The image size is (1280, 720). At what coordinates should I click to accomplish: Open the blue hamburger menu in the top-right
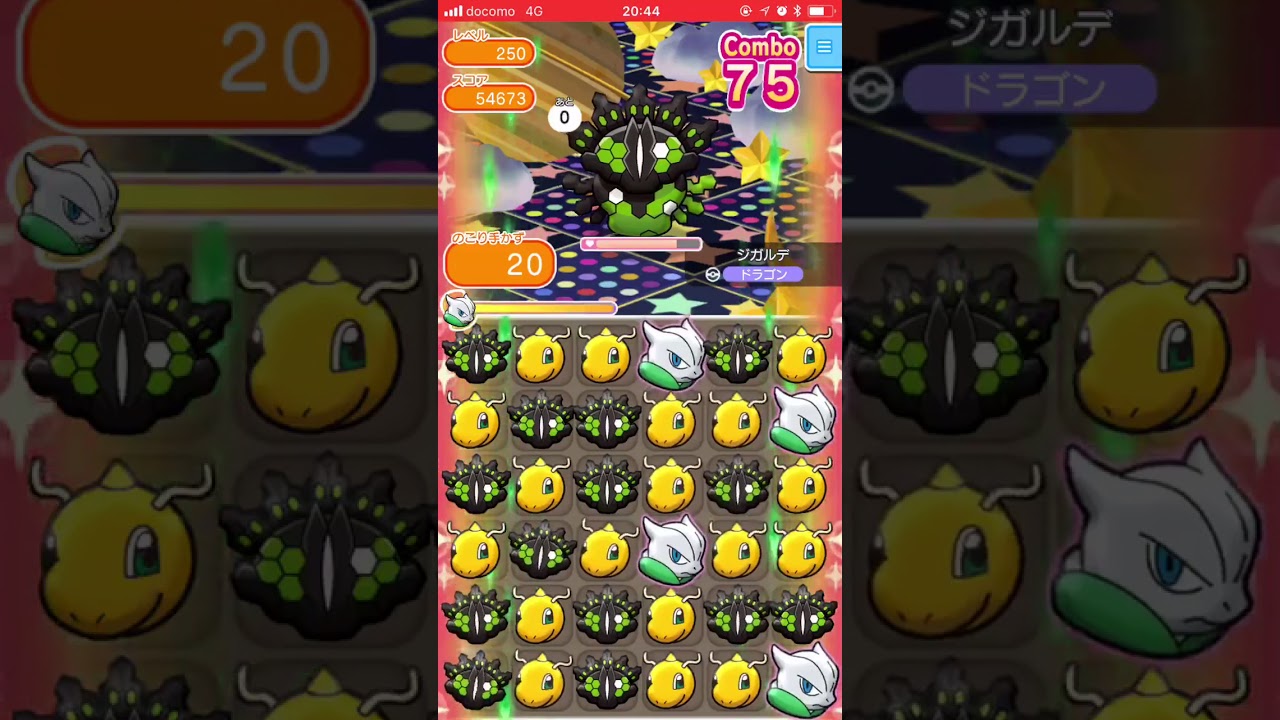coord(823,47)
